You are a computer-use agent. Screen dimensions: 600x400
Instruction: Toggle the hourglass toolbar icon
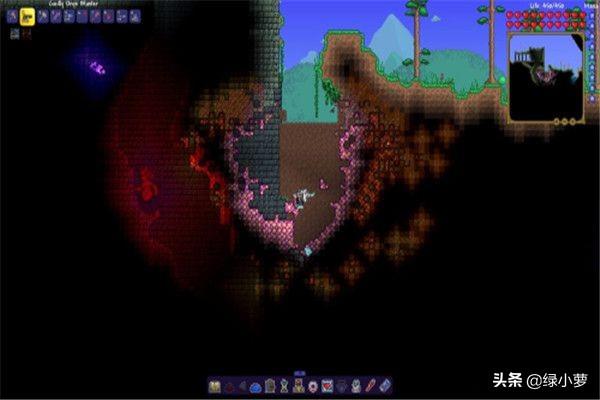(x=284, y=386)
